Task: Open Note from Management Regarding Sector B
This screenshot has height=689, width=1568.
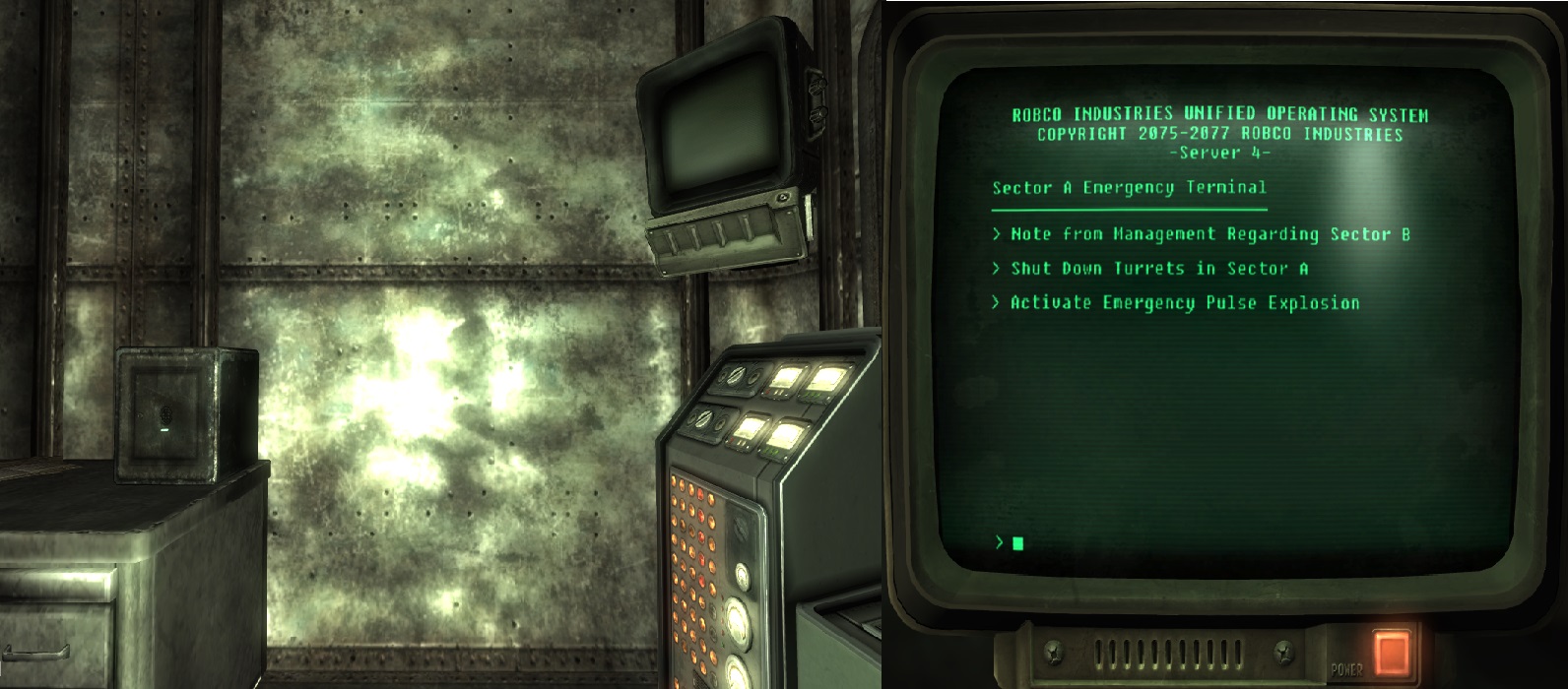Action: tap(1209, 234)
